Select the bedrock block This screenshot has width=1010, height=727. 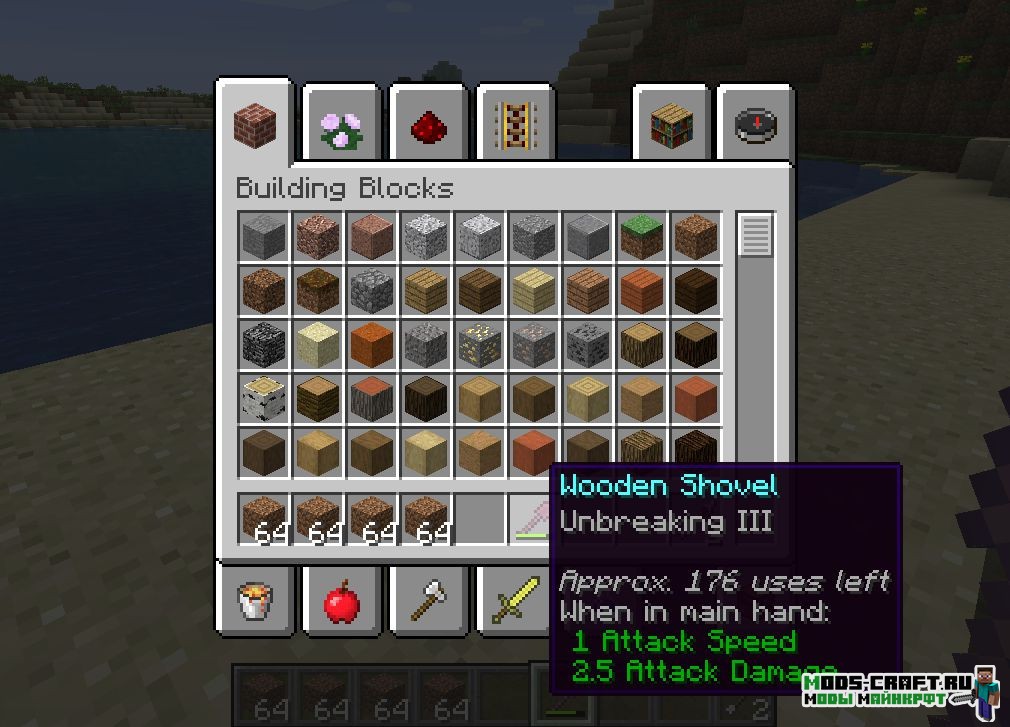point(264,344)
